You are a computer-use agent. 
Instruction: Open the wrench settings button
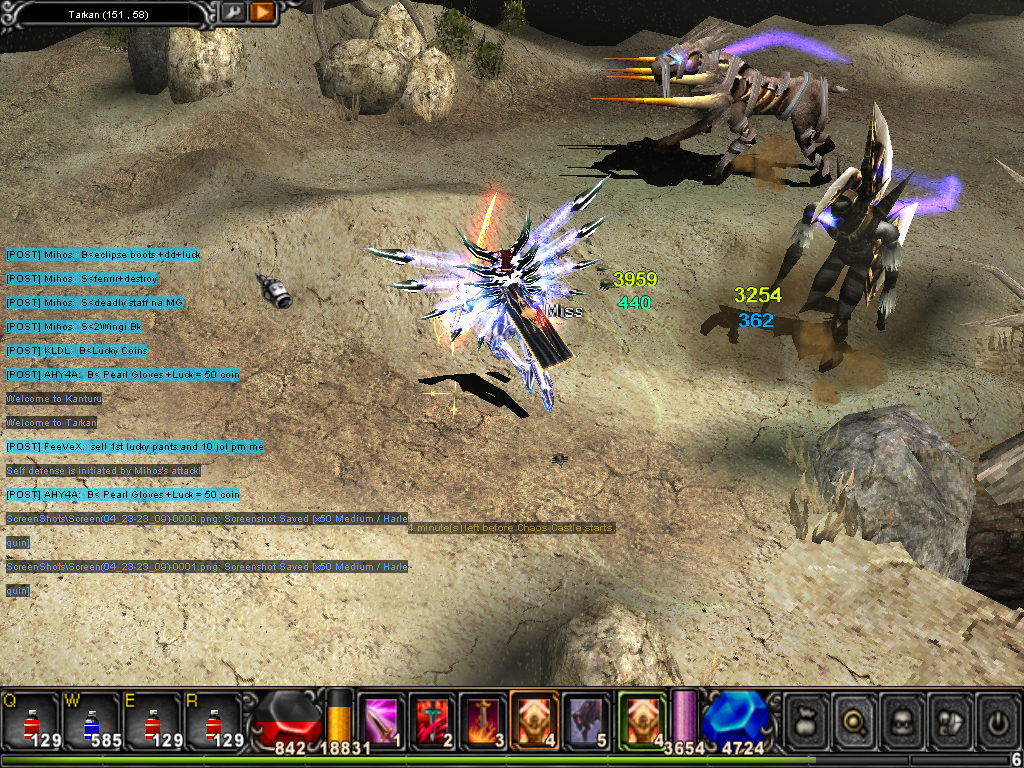click(x=232, y=12)
